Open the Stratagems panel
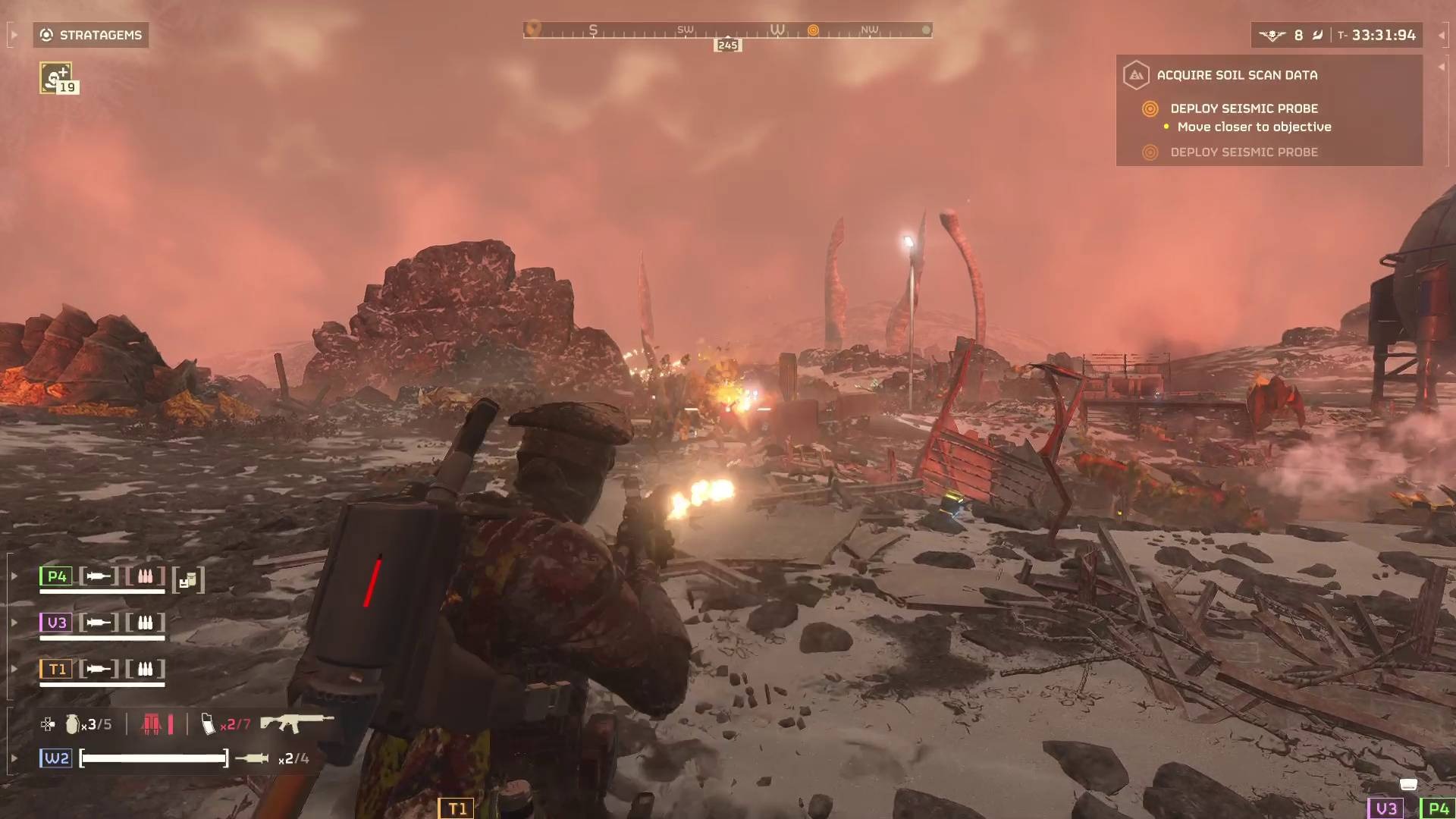The image size is (1456, 819). pos(91,35)
